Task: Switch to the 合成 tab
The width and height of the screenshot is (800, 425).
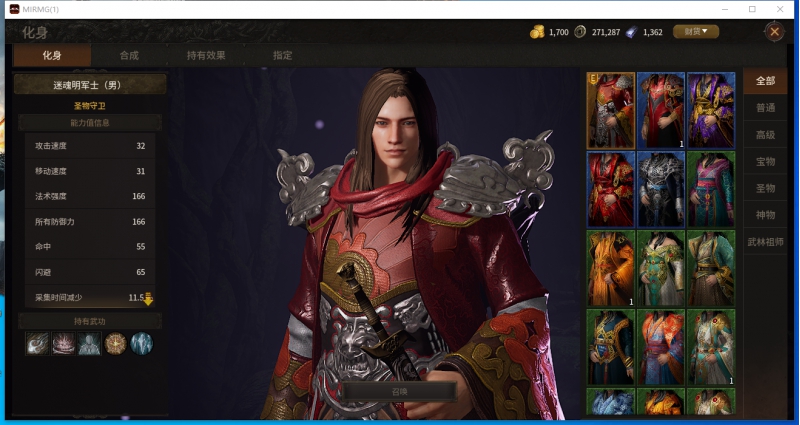Action: (x=129, y=56)
